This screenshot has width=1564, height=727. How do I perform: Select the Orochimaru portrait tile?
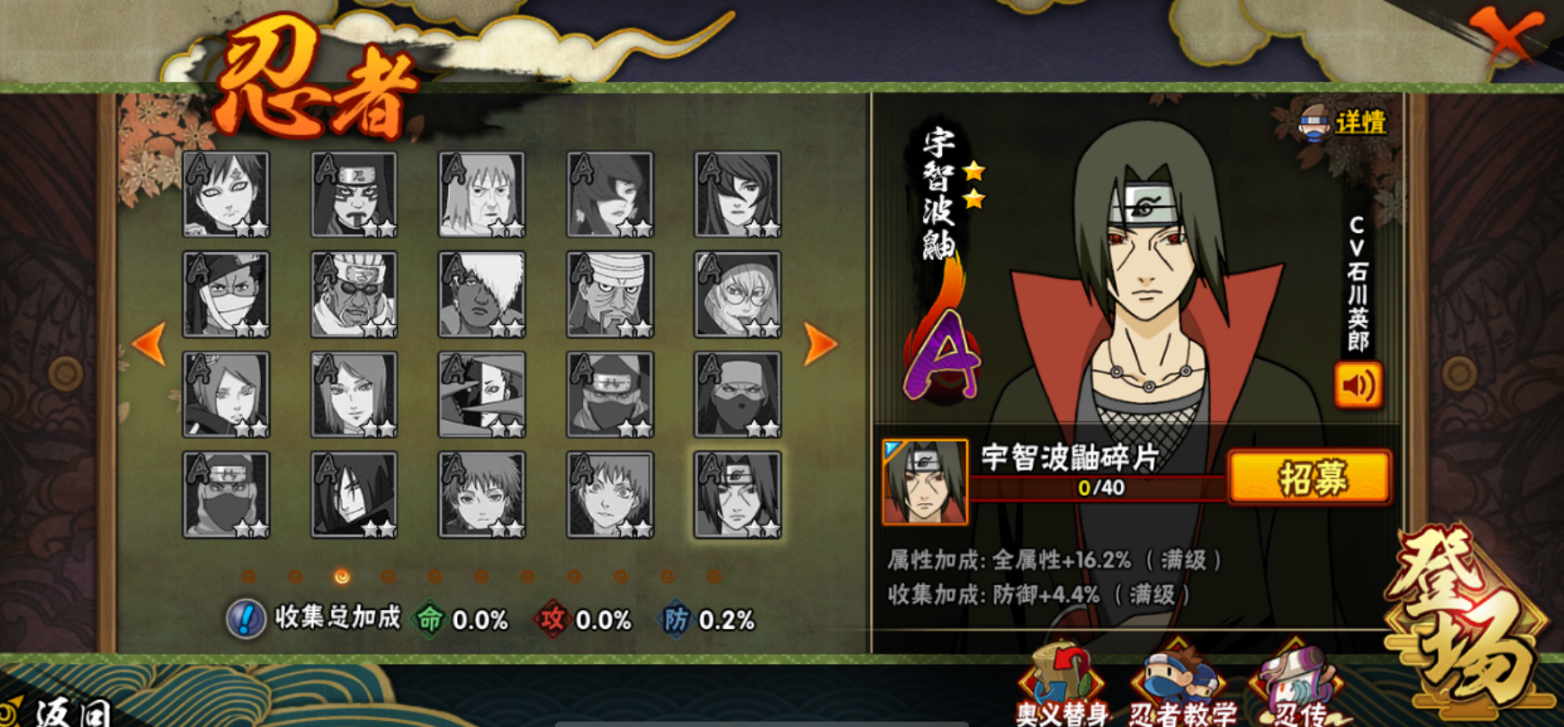tap(354, 494)
